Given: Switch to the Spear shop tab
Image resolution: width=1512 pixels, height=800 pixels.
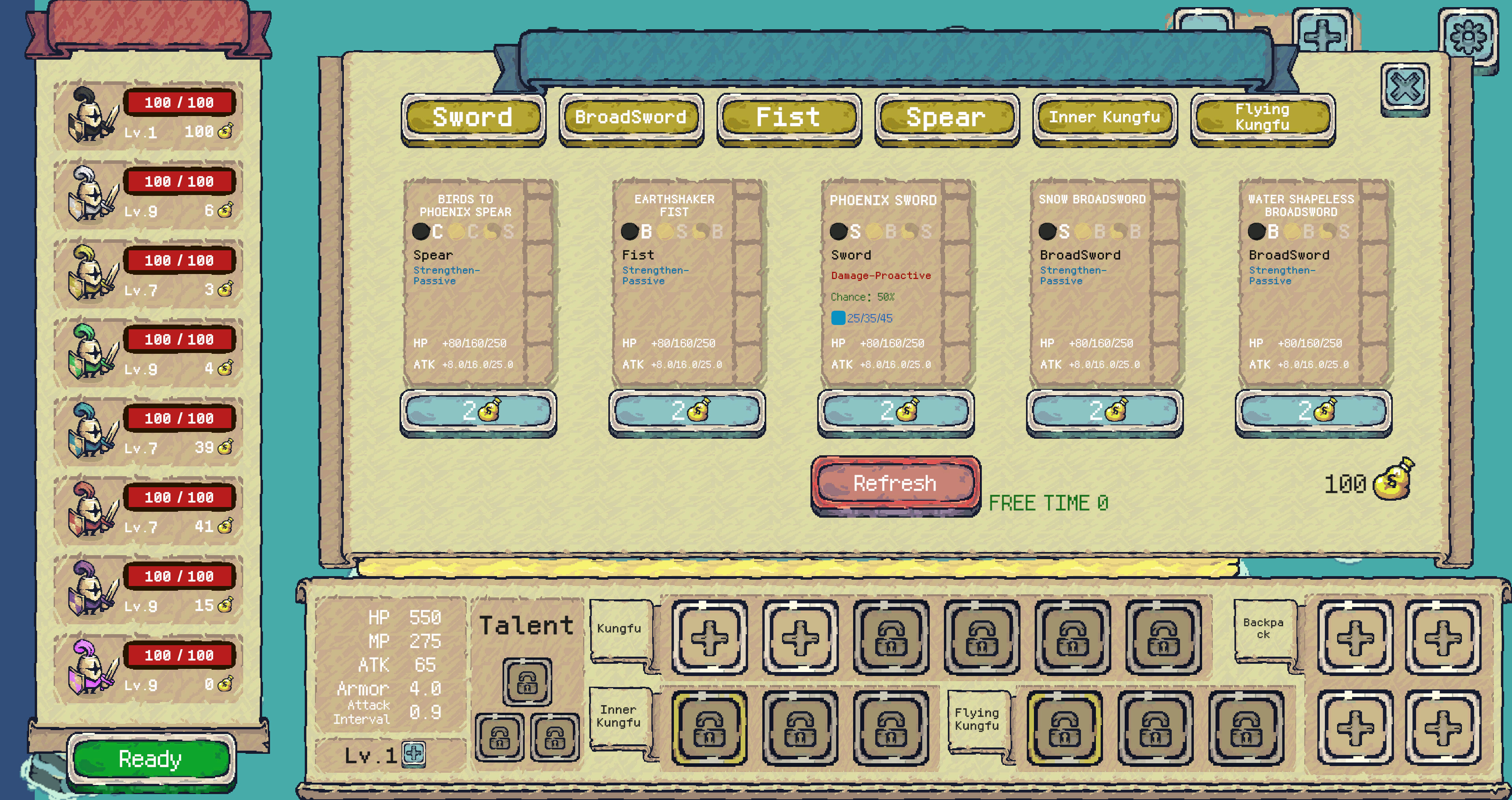Looking at the screenshot, I should [x=946, y=117].
